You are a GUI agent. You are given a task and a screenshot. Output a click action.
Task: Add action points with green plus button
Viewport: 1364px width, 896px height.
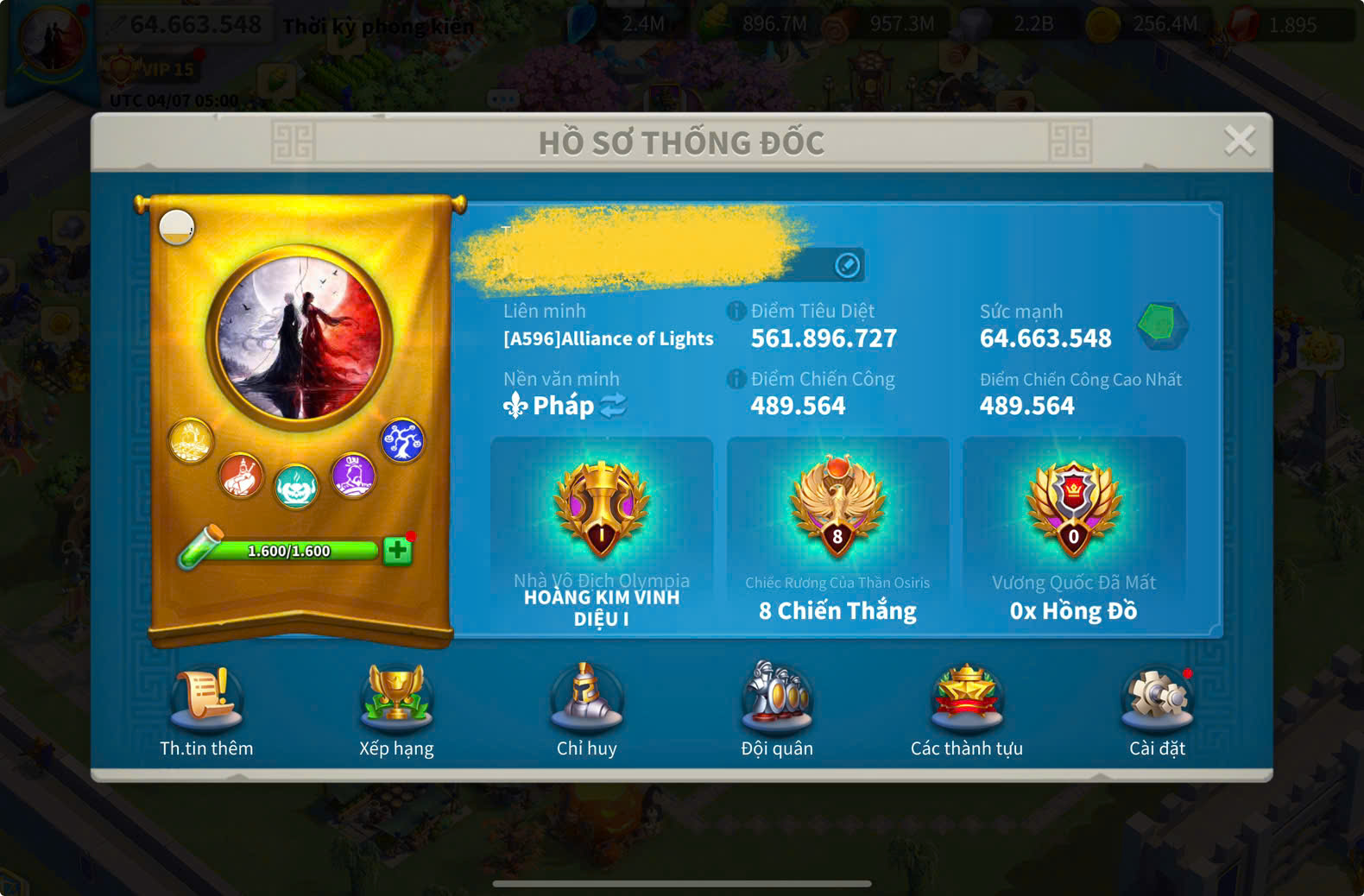pyautogui.click(x=397, y=551)
